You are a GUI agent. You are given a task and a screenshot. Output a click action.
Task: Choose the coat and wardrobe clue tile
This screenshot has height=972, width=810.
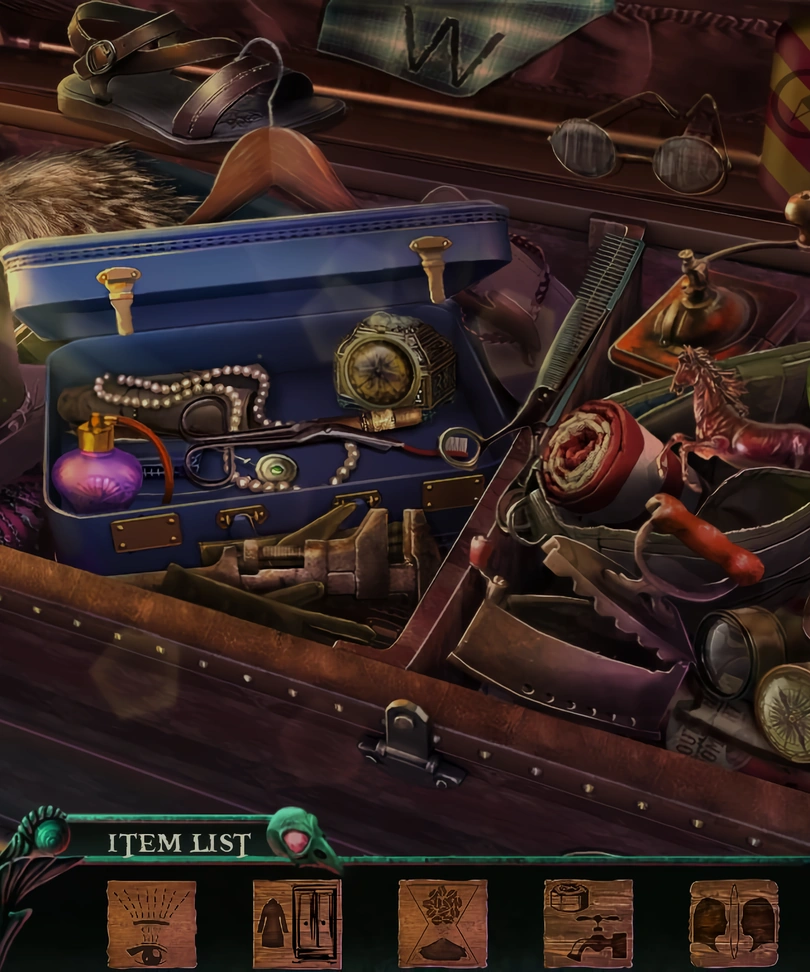click(x=297, y=924)
